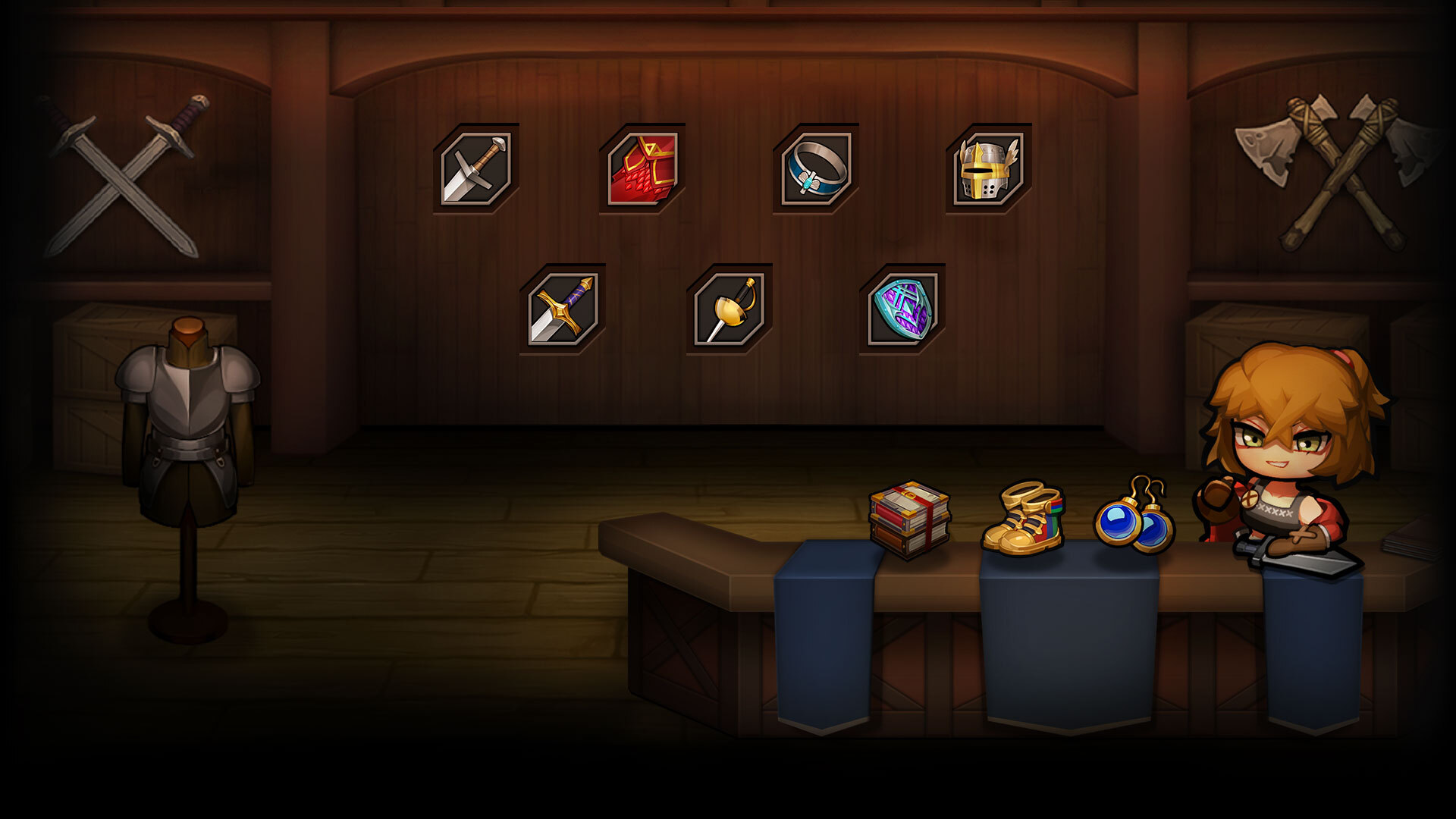Pick the teal and purple shield slot
Viewport: 1456px width, 819px height.
click(902, 309)
